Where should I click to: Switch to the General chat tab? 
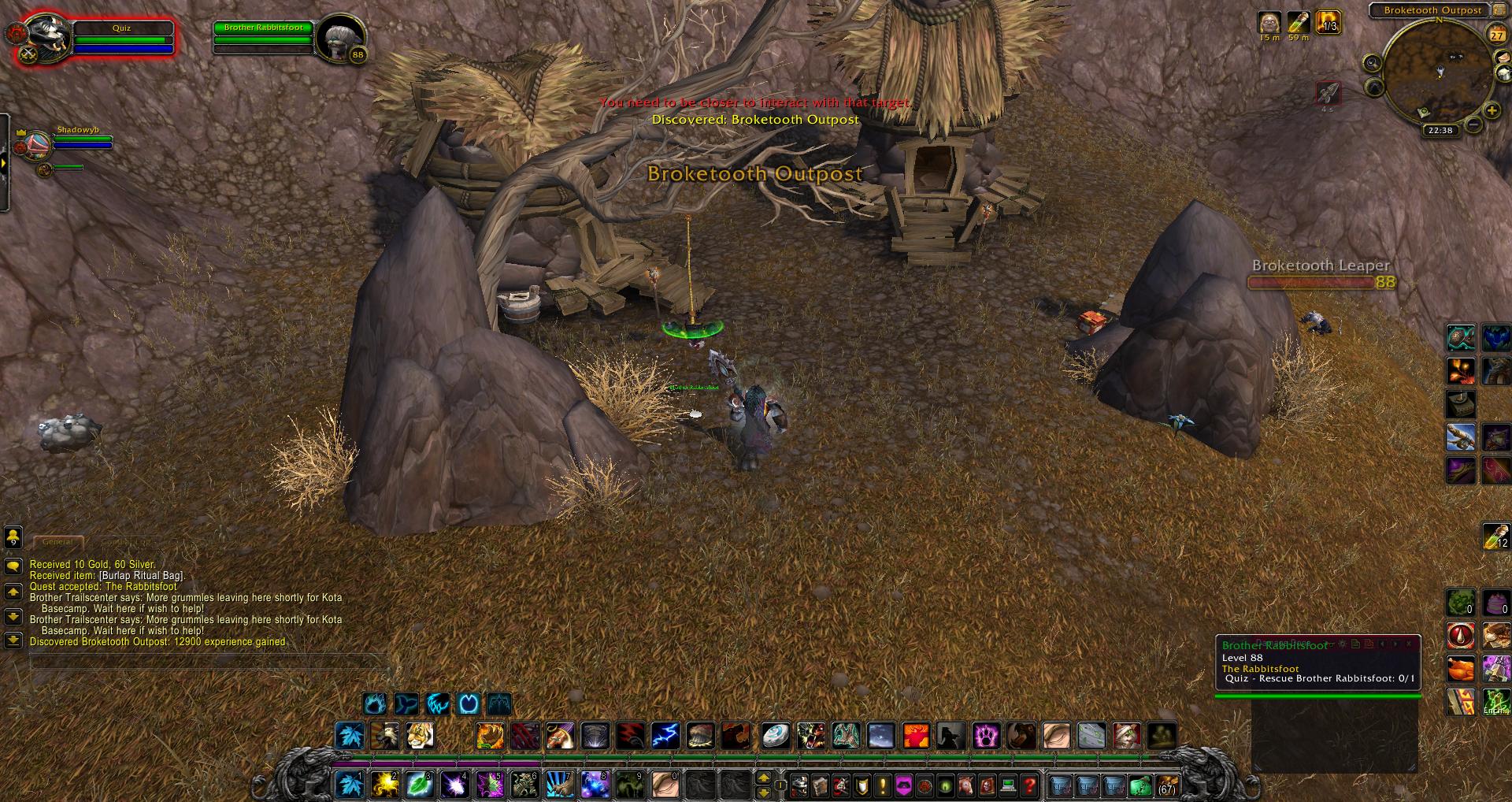57,542
